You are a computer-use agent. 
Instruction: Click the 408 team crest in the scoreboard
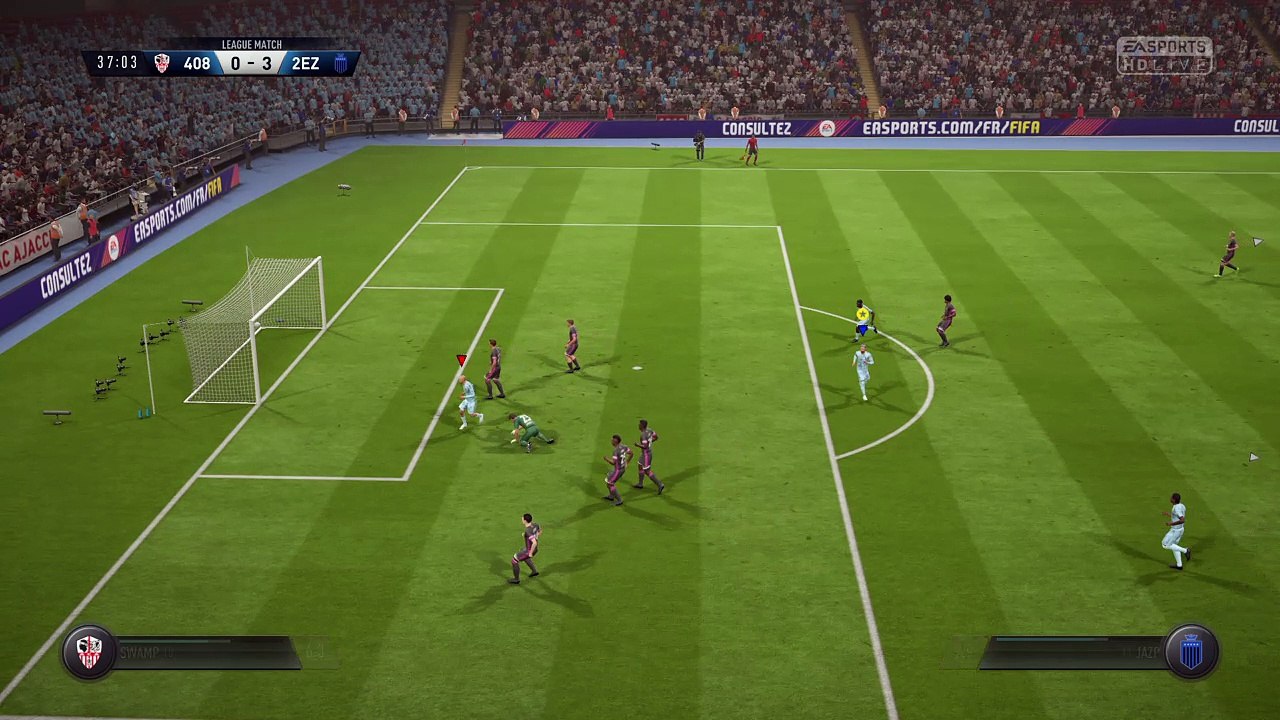tap(162, 64)
